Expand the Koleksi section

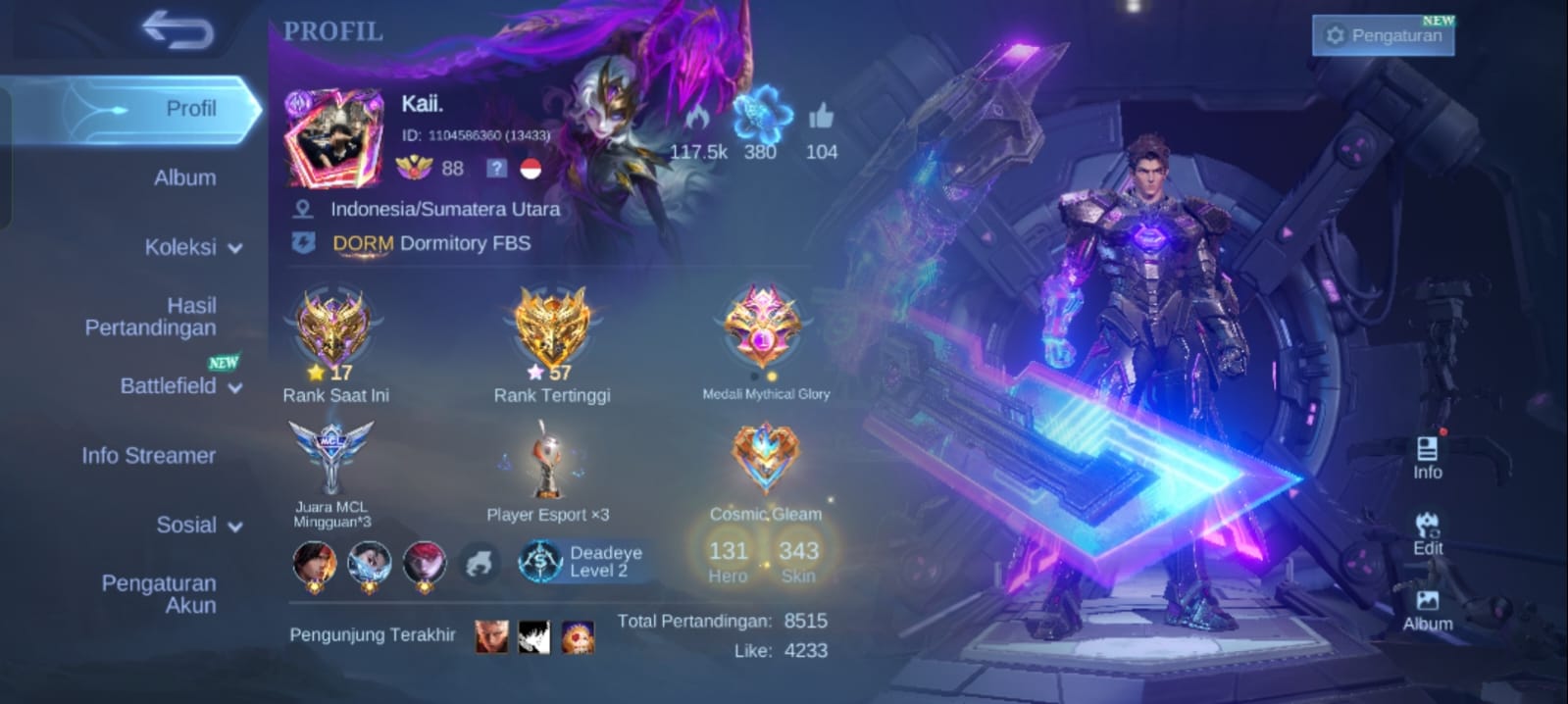[x=192, y=247]
